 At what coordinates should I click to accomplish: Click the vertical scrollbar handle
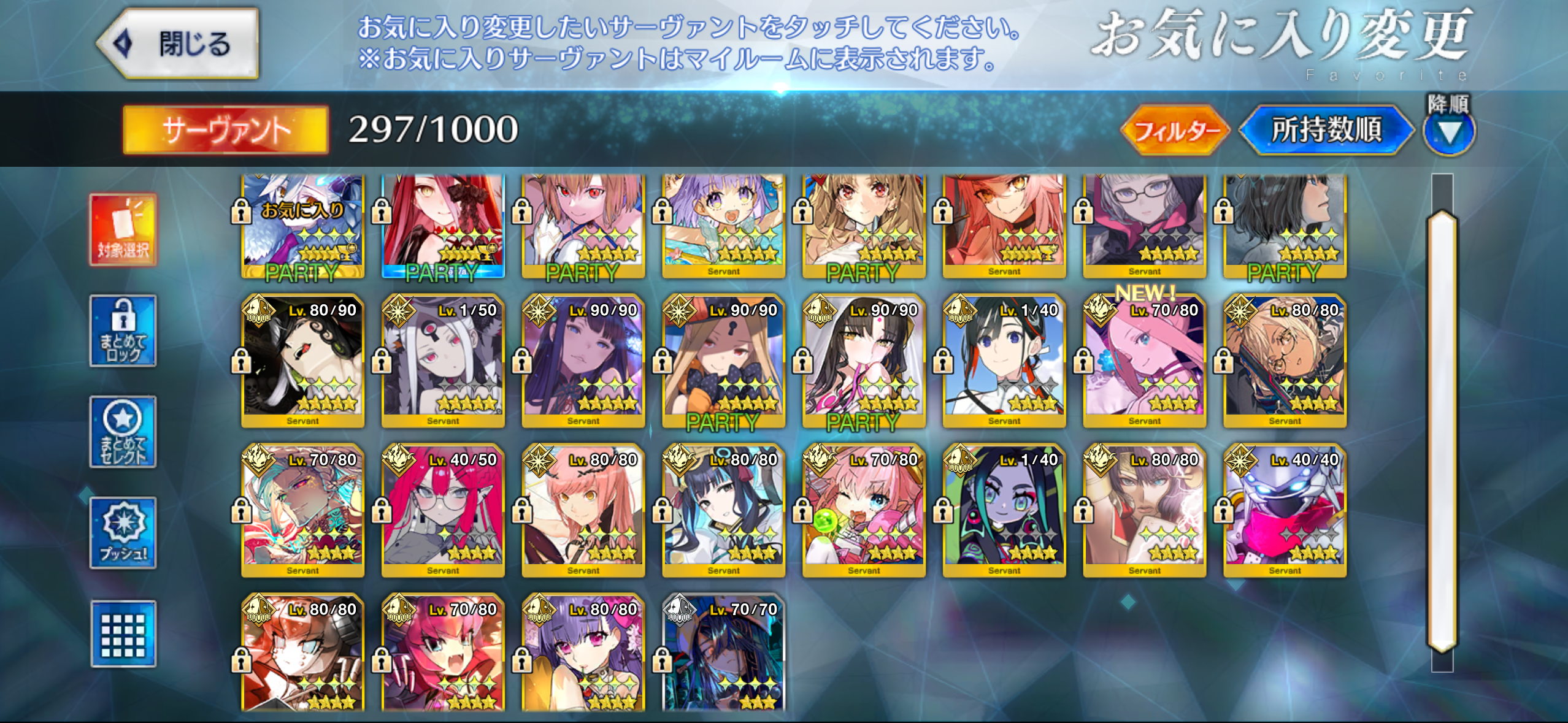1442,429
